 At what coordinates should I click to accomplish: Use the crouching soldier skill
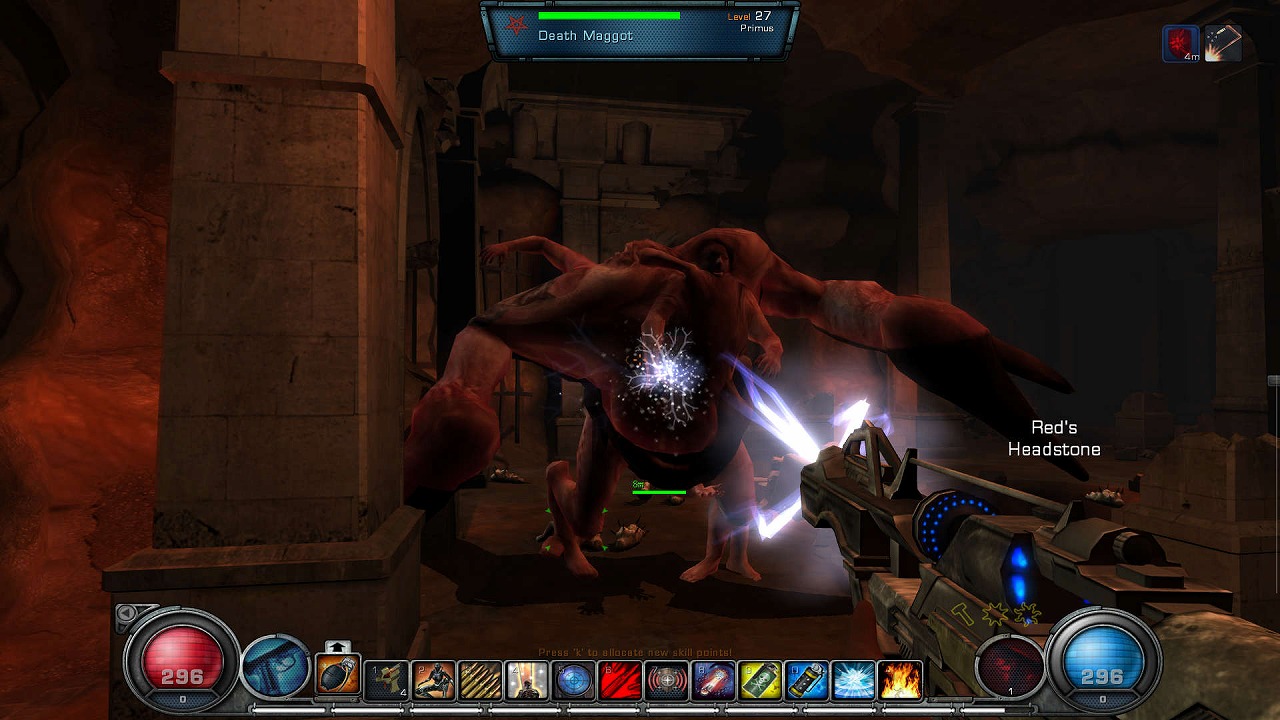[x=433, y=680]
